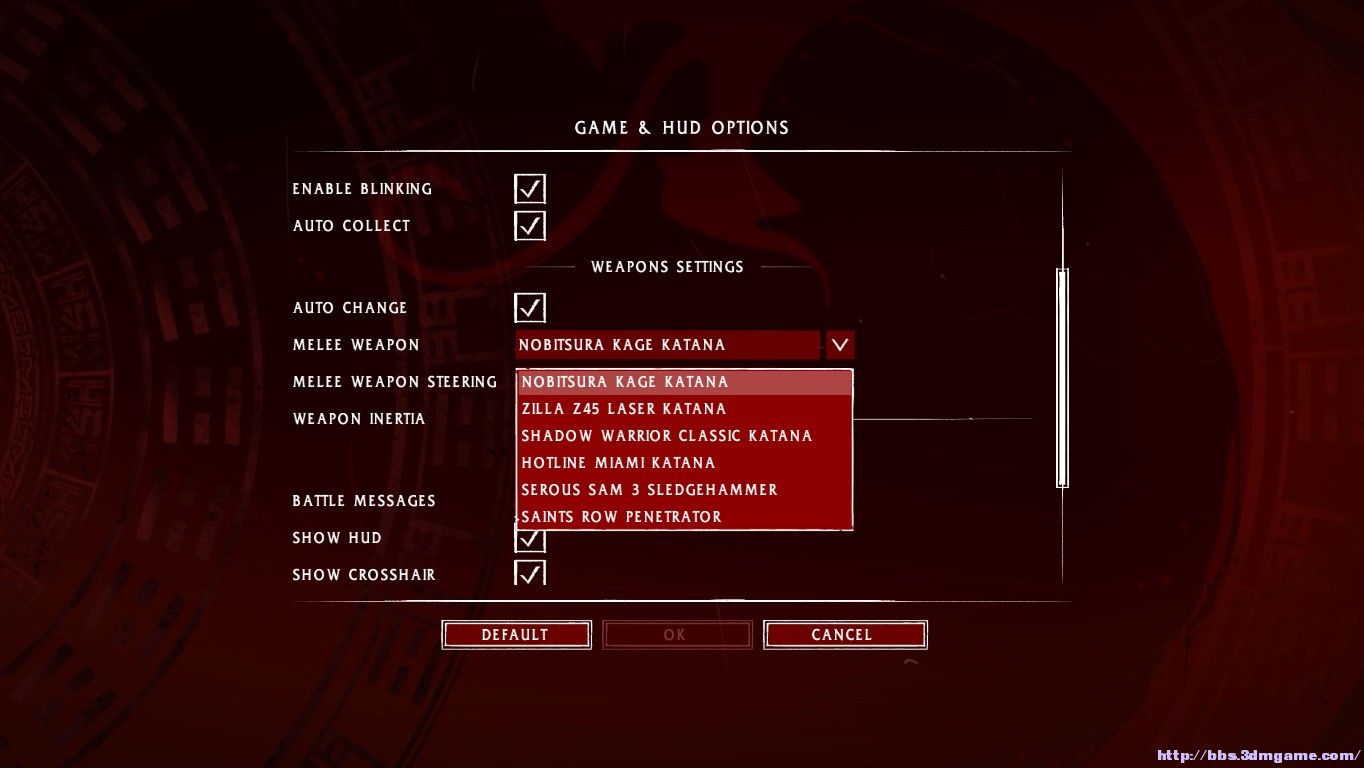The image size is (1364, 768).
Task: Toggle the Enable Blinking checkbox
Action: pos(529,189)
